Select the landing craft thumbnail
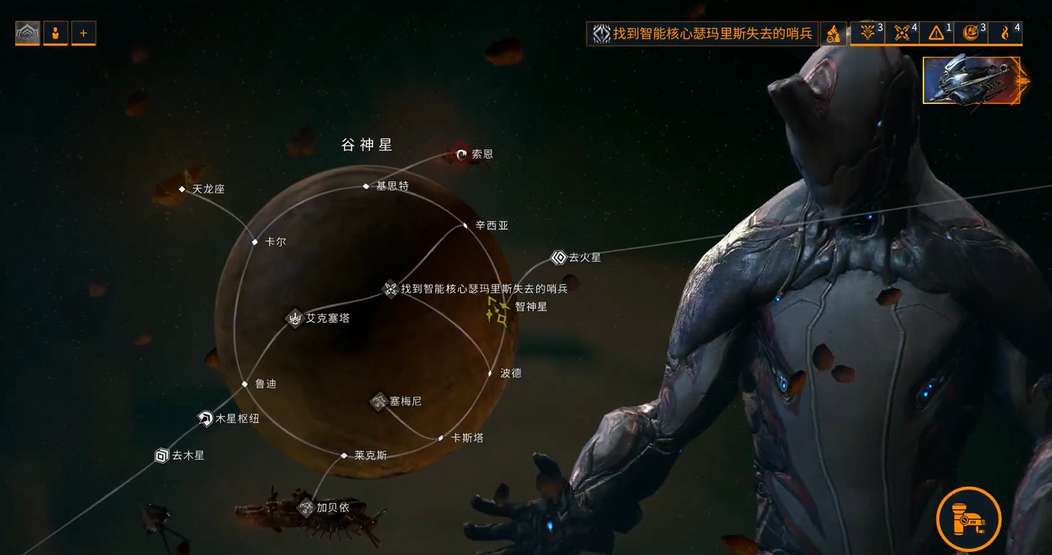Viewport: 1052px width, 555px height. point(970,80)
